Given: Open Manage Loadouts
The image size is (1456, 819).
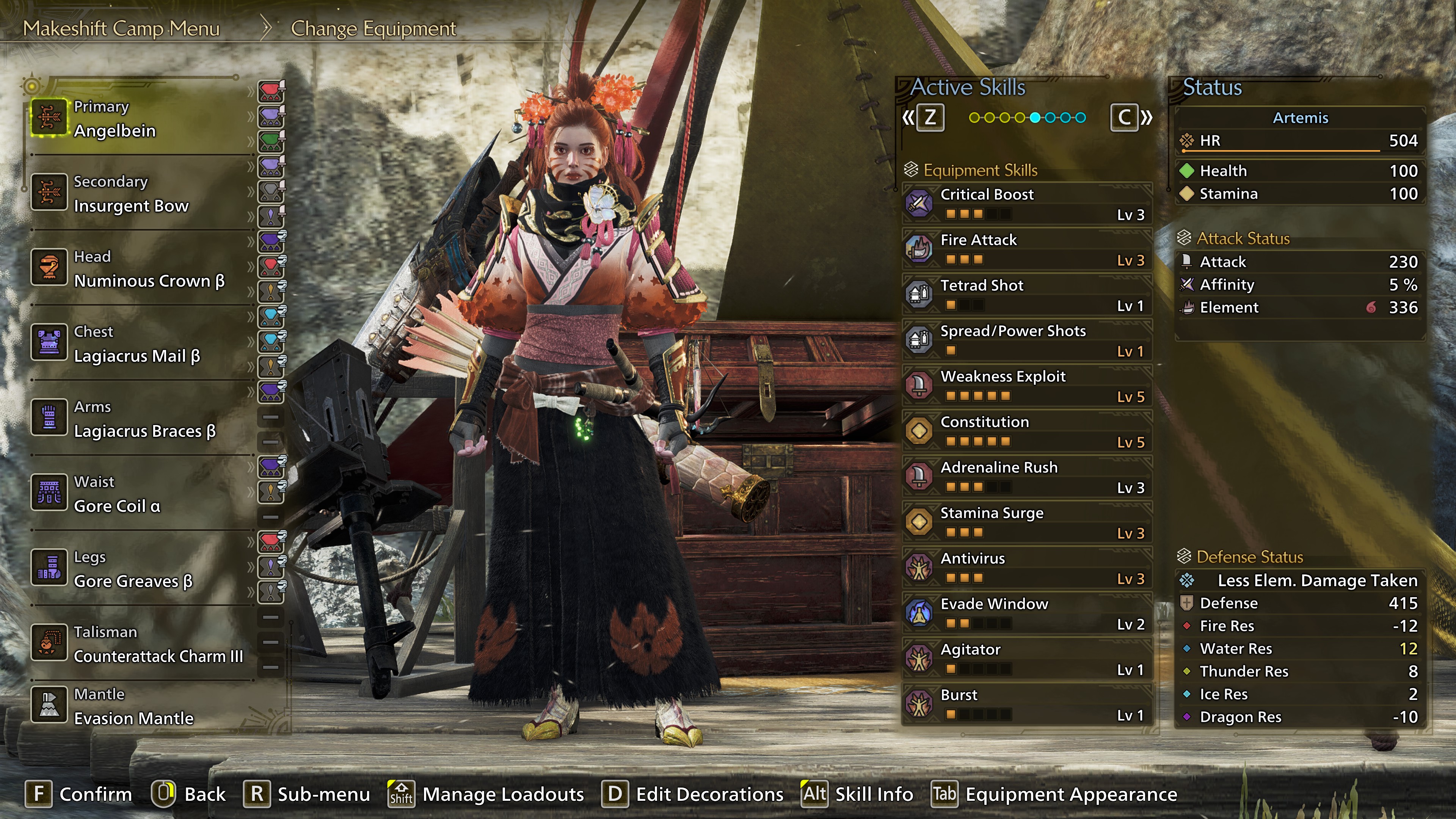Looking at the screenshot, I should point(486,794).
